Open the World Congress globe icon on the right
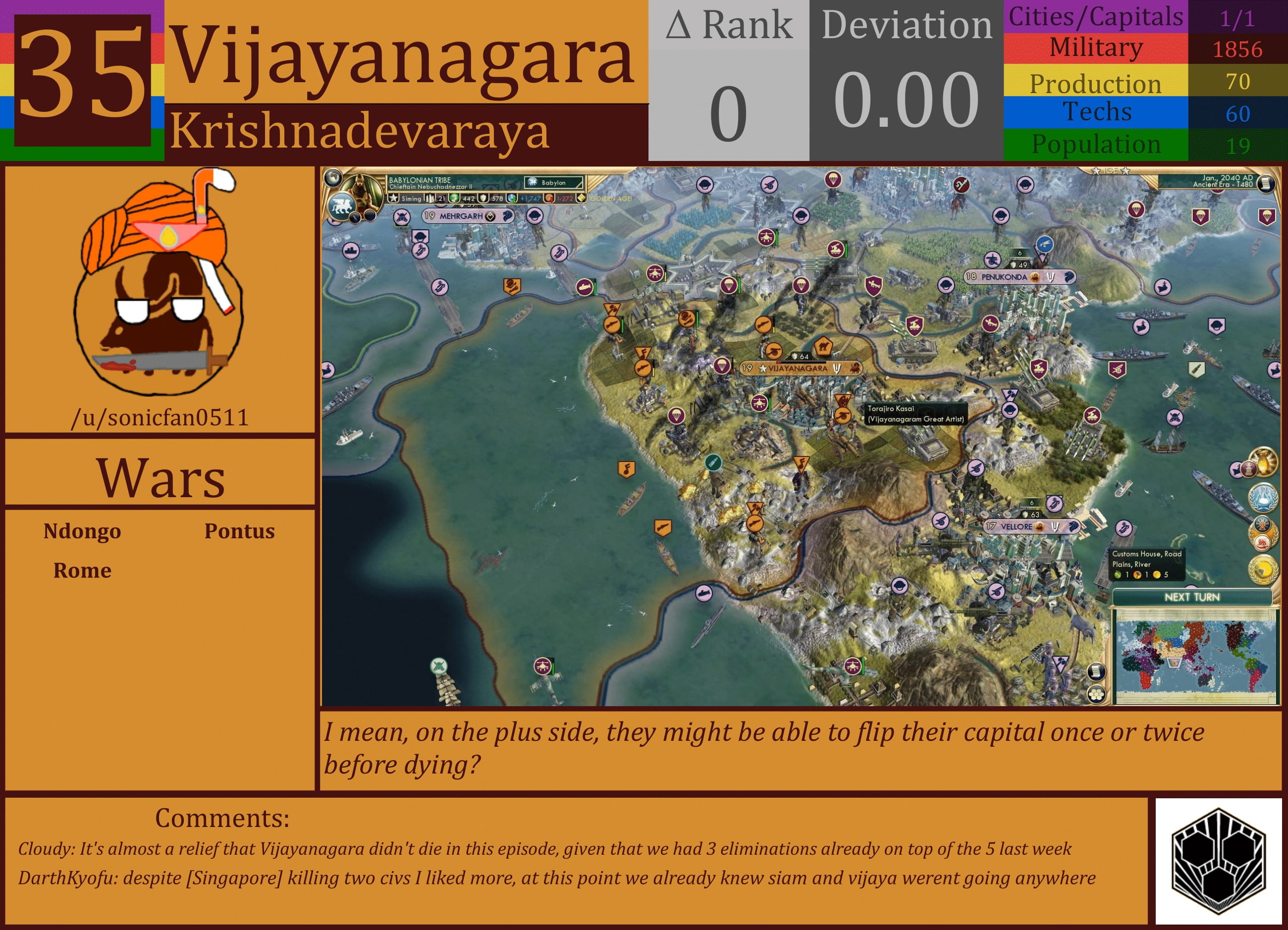 (1262, 497)
